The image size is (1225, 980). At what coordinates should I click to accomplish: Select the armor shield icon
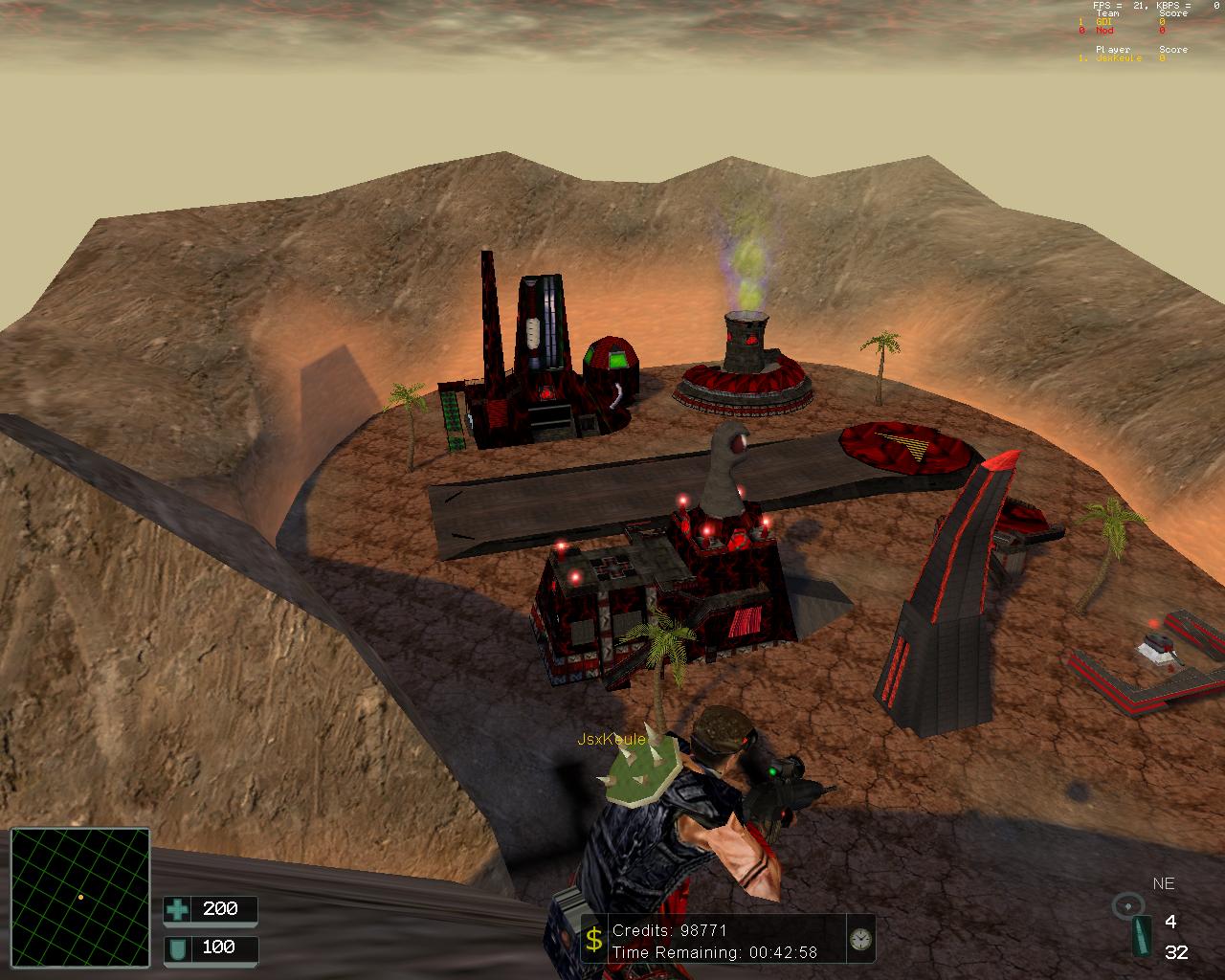click(x=177, y=948)
